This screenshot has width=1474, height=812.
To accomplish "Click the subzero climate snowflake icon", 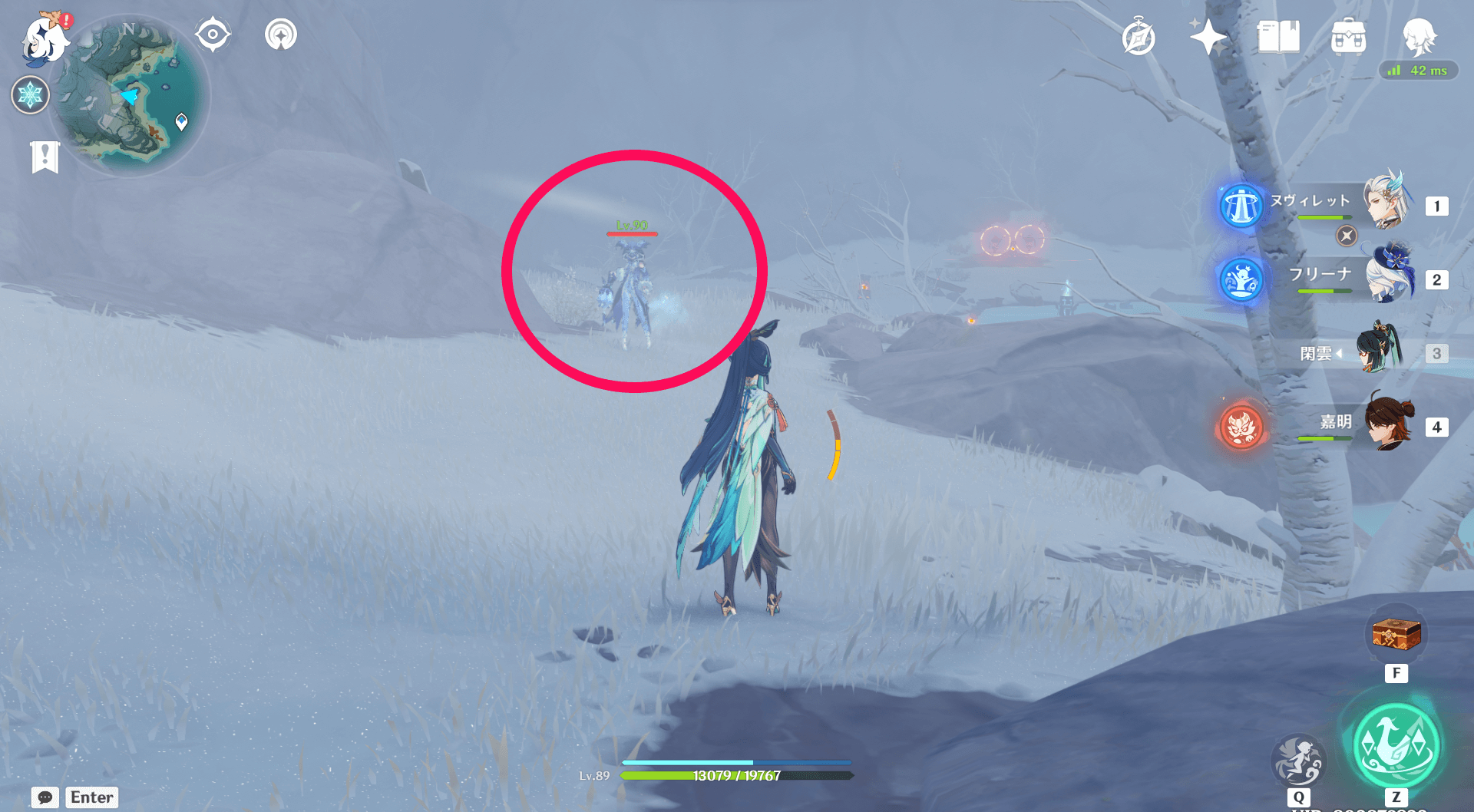I will [x=29, y=95].
